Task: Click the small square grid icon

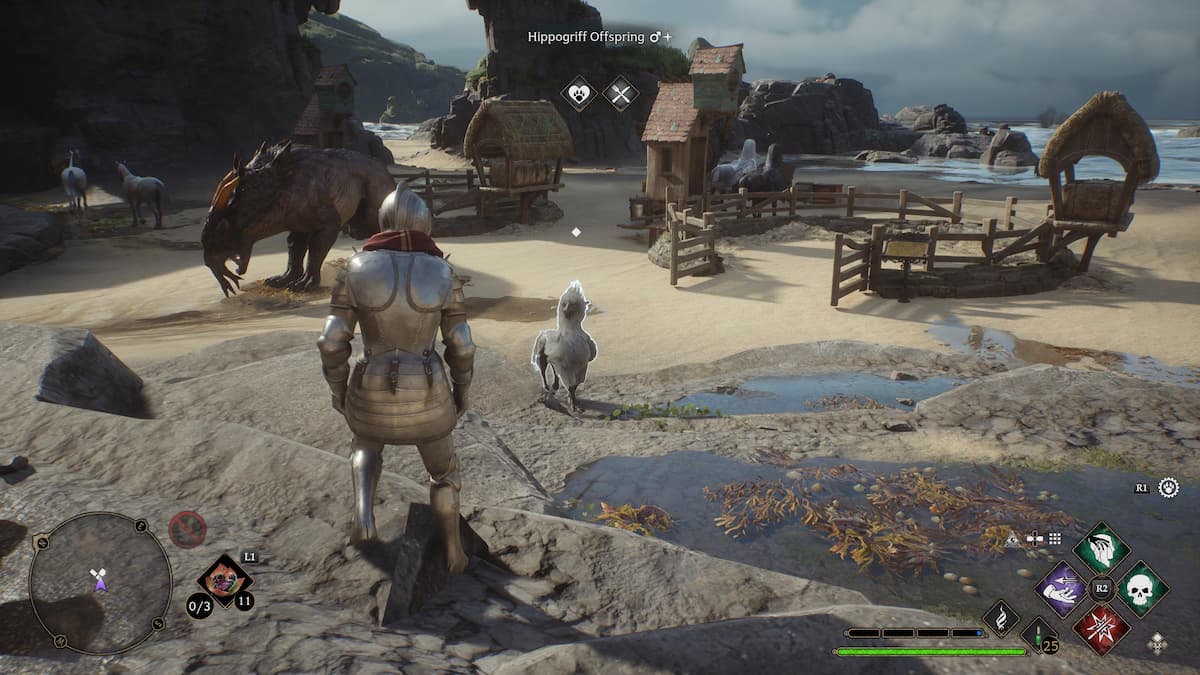Action: [1054, 538]
